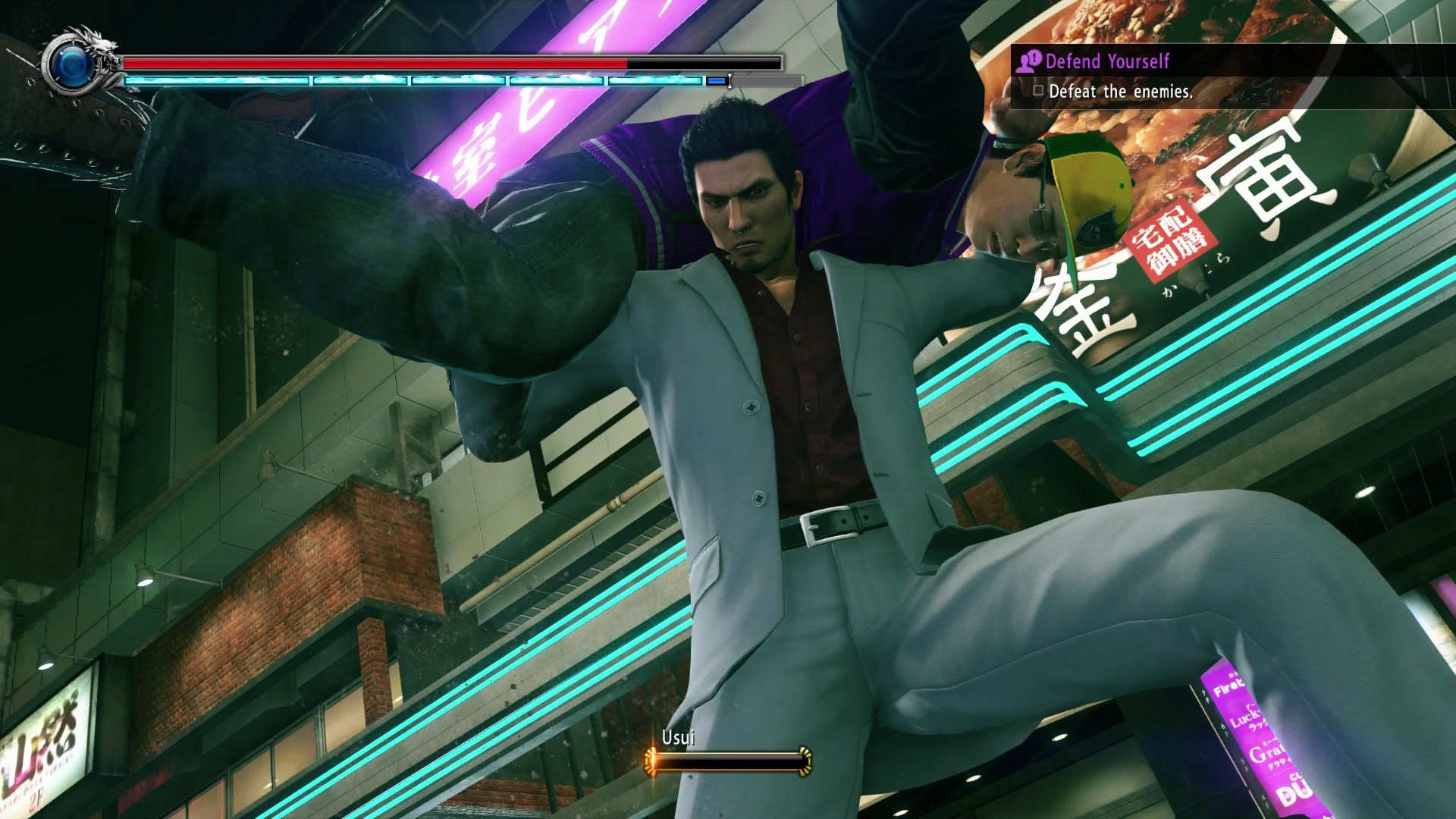Click the Defend Yourself objective icon
The height and width of the screenshot is (819, 1456).
point(1031,62)
